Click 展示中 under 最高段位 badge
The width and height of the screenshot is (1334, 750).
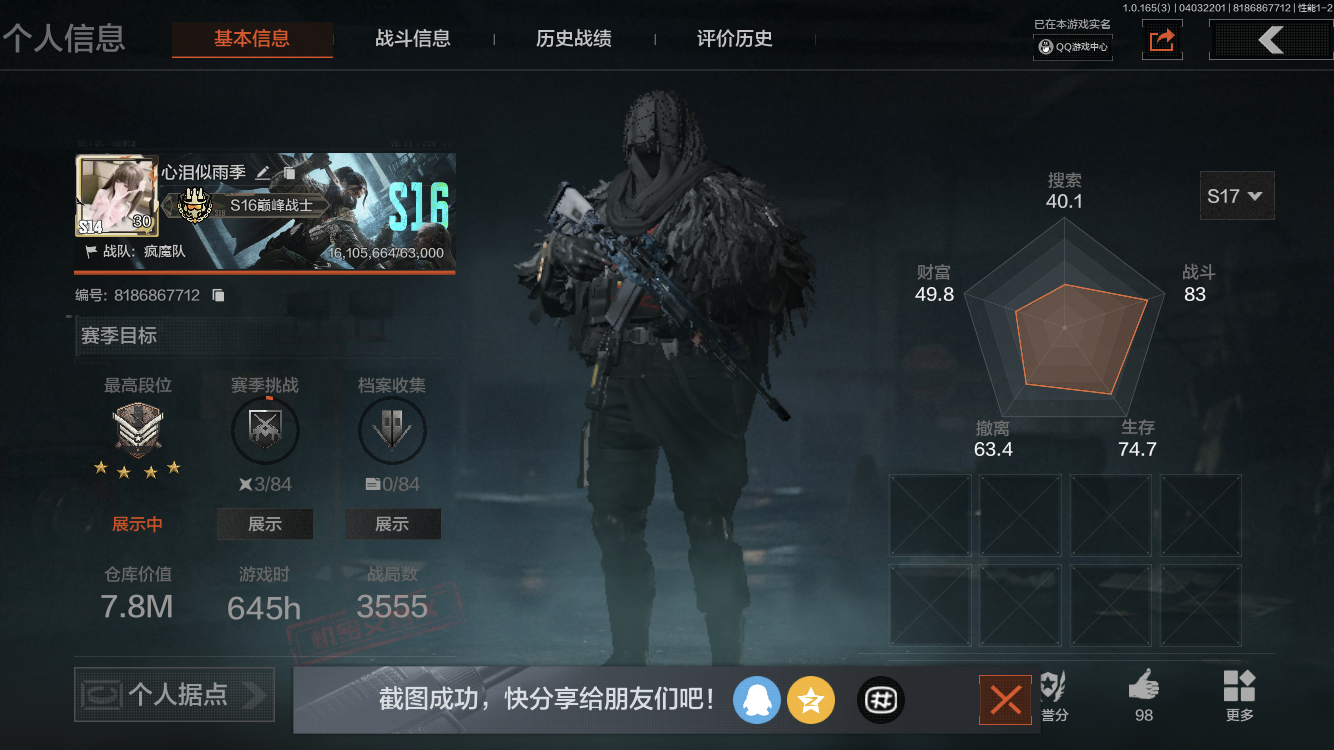[138, 523]
